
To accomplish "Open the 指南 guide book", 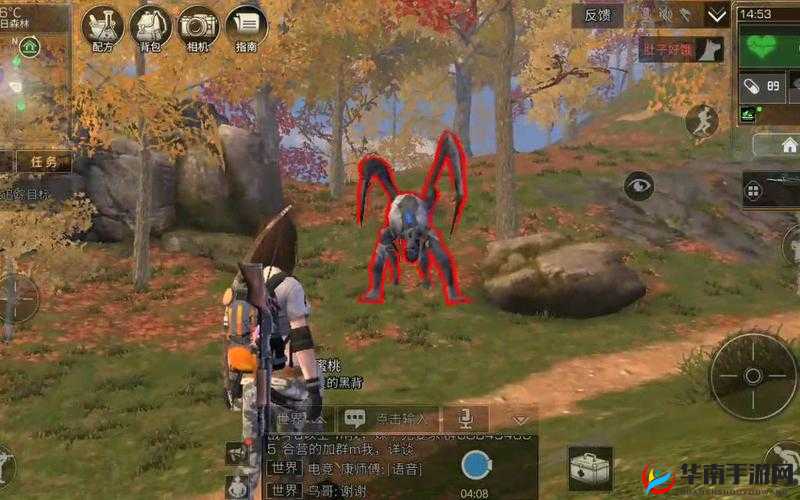I will point(246,30).
